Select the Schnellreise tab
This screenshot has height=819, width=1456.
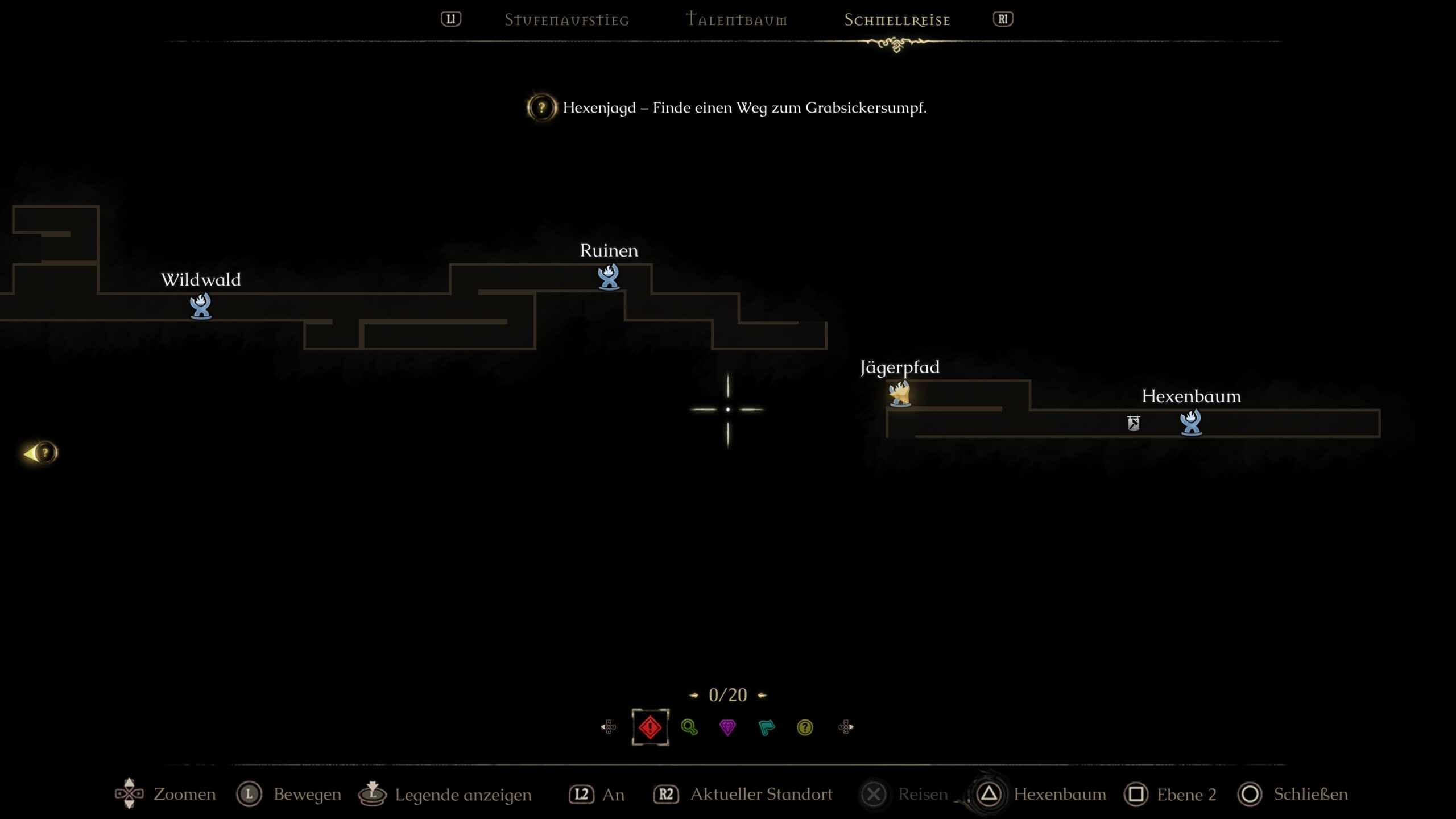tap(897, 20)
